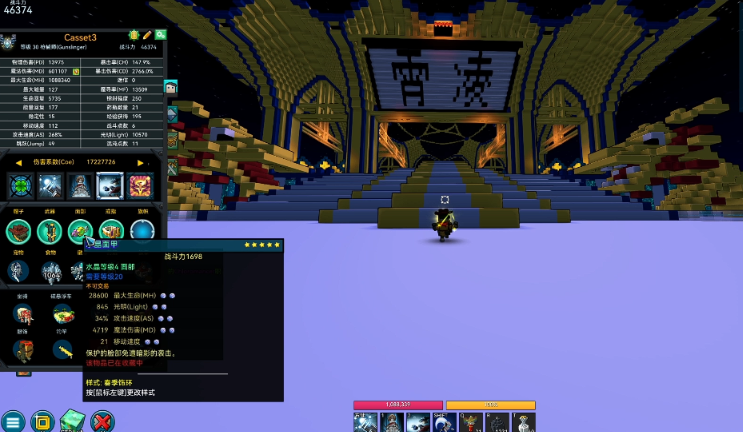Select the weapon equipment slot

(51, 231)
